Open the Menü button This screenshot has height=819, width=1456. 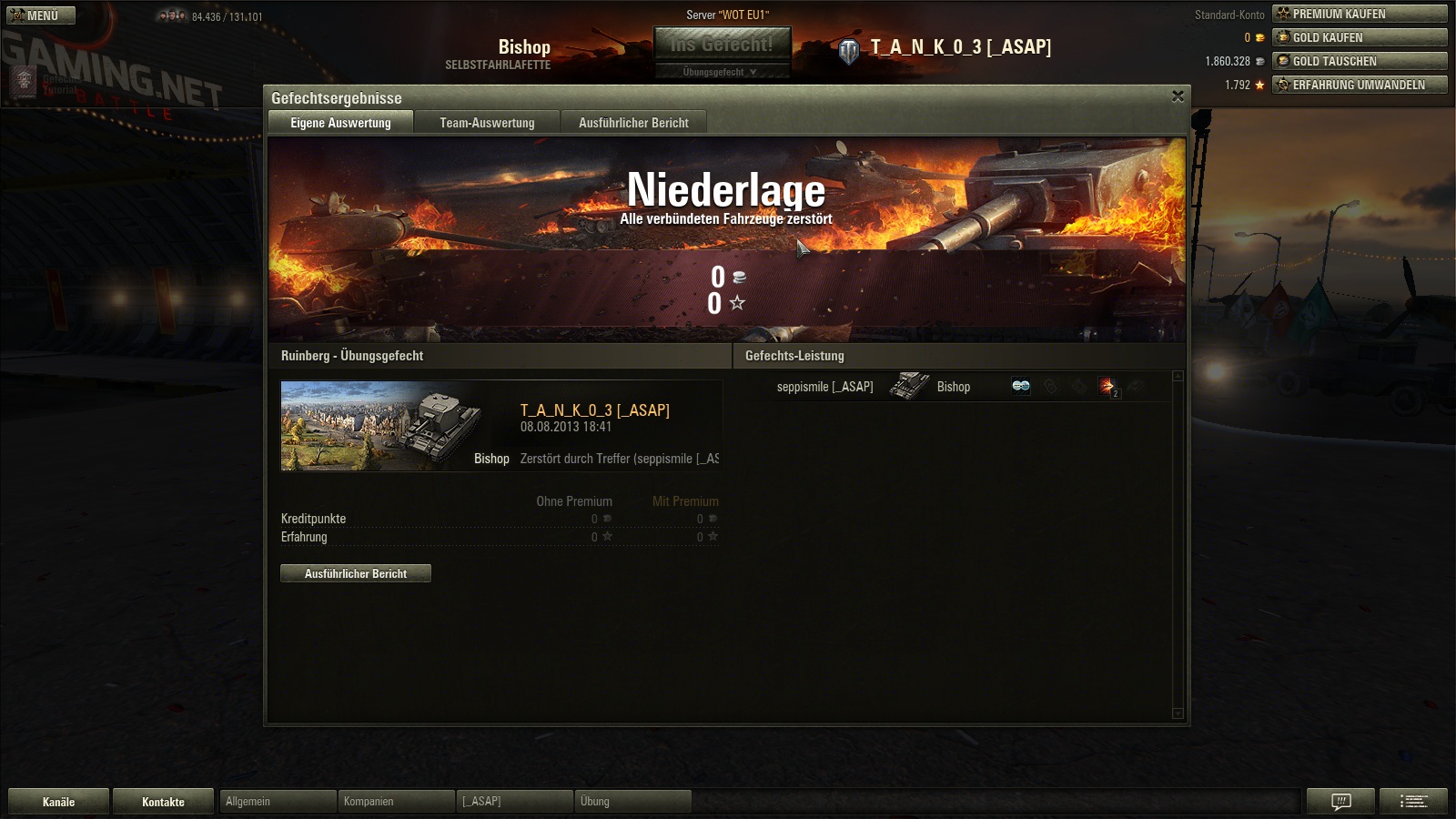coord(41,15)
